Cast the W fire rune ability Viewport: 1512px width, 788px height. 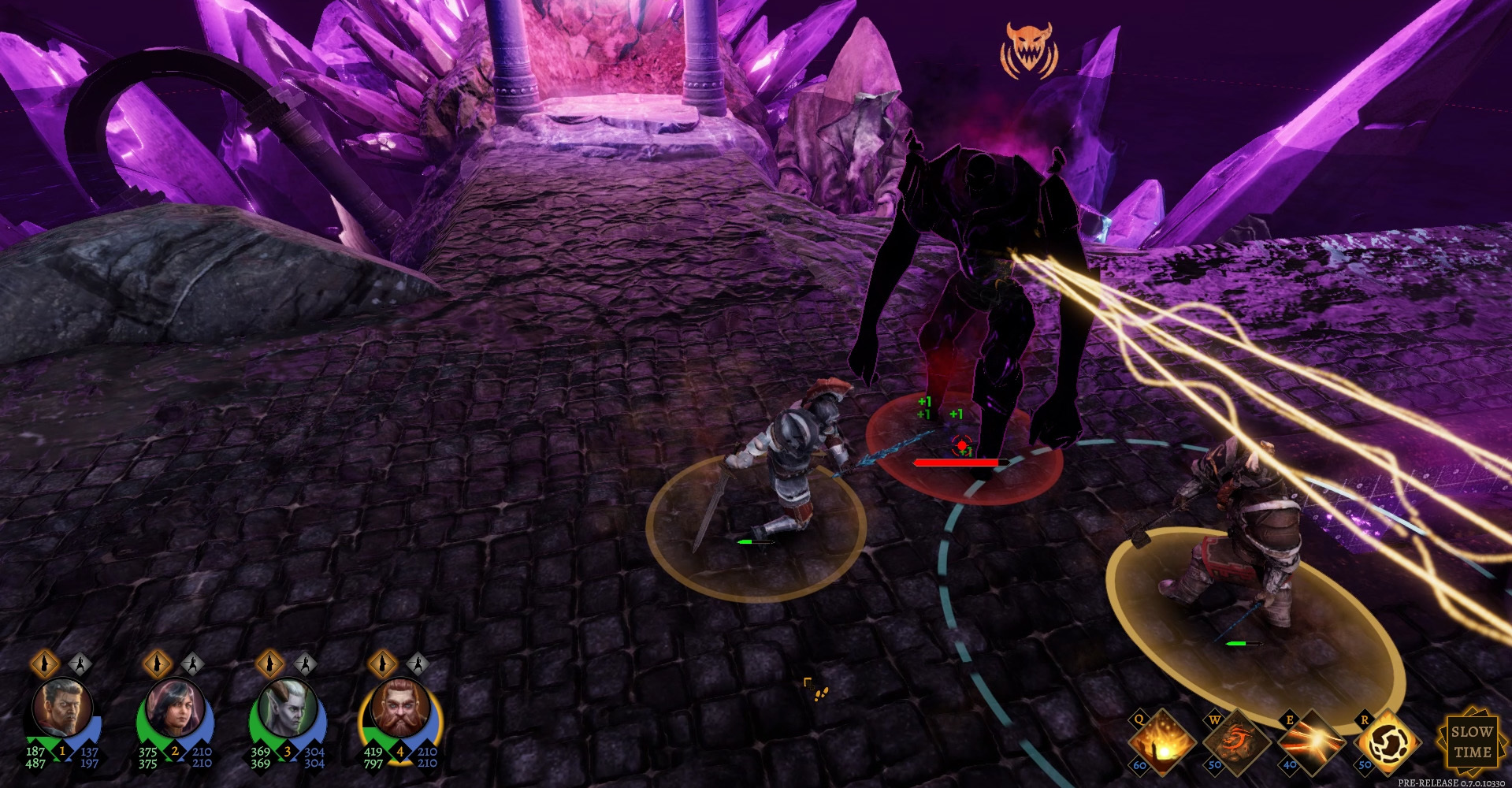1235,742
